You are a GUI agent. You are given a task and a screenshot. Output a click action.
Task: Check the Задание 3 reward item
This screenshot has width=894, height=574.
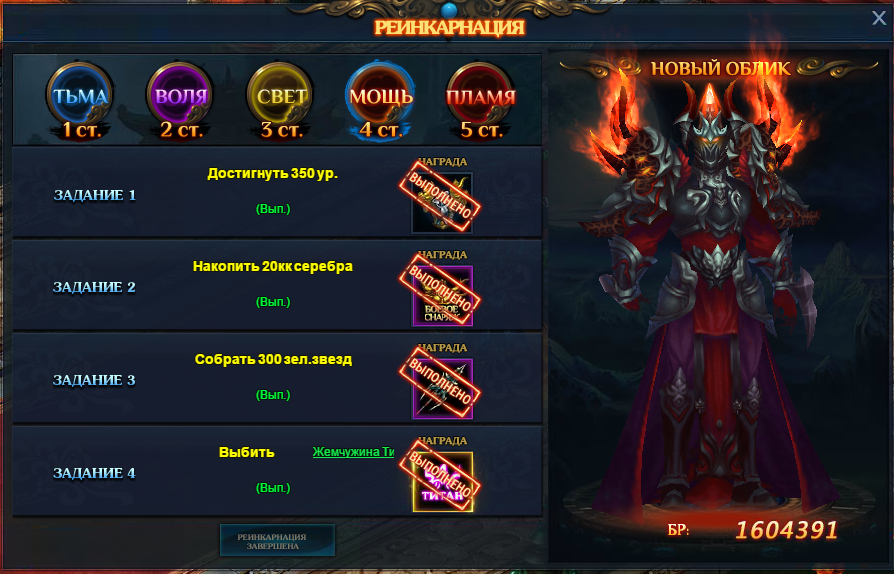pyautogui.click(x=442, y=388)
